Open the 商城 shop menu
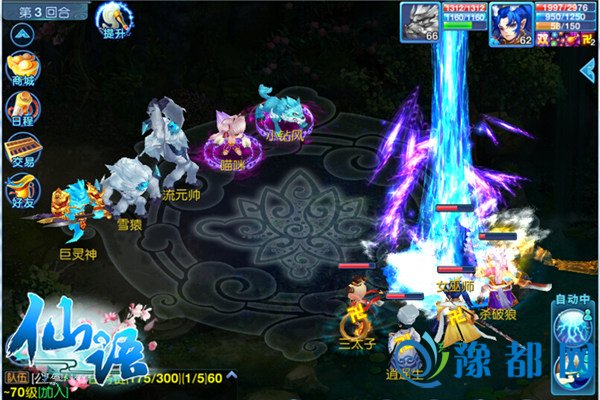Viewport: 600px width, 400px height. point(21,68)
